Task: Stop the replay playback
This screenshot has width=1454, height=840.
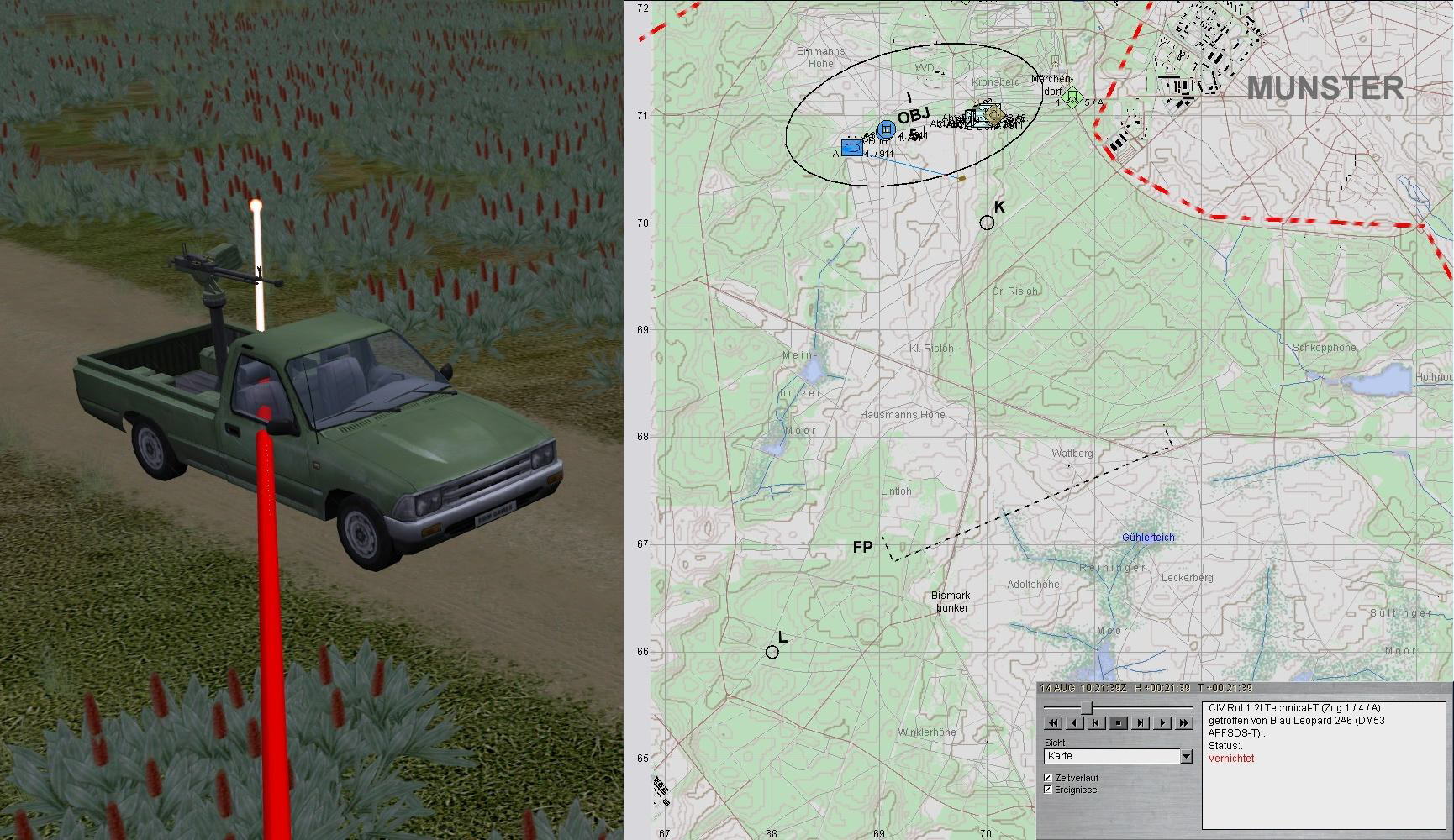Action: pos(1118,722)
